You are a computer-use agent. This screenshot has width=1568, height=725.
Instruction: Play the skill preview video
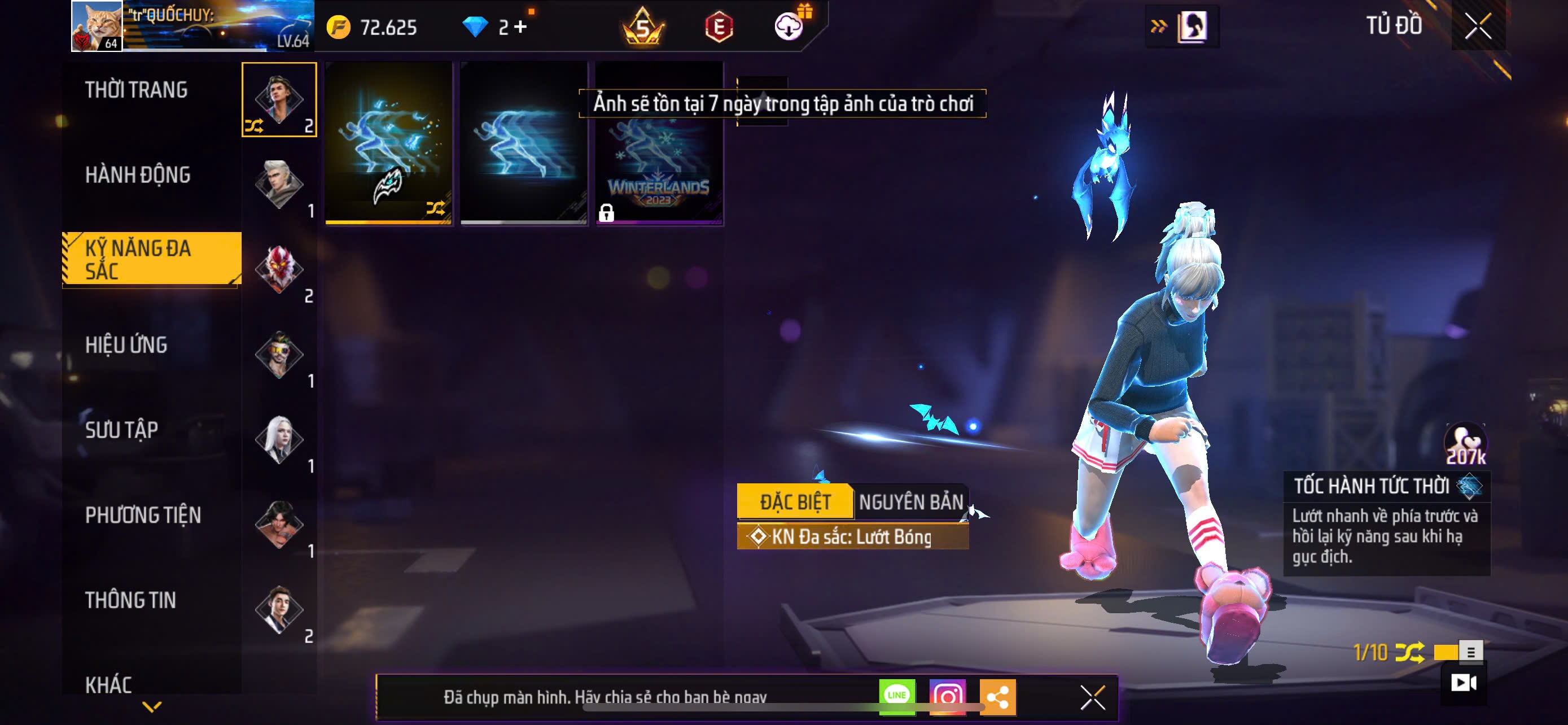click(x=1464, y=683)
